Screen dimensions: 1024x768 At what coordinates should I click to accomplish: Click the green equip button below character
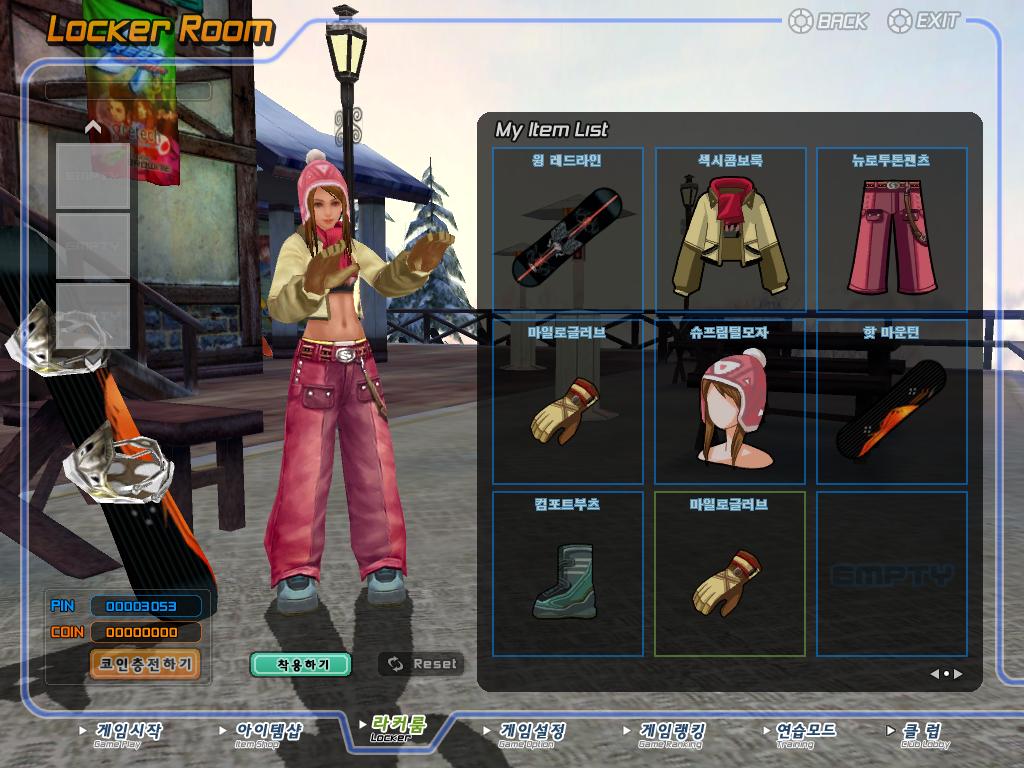tap(301, 664)
